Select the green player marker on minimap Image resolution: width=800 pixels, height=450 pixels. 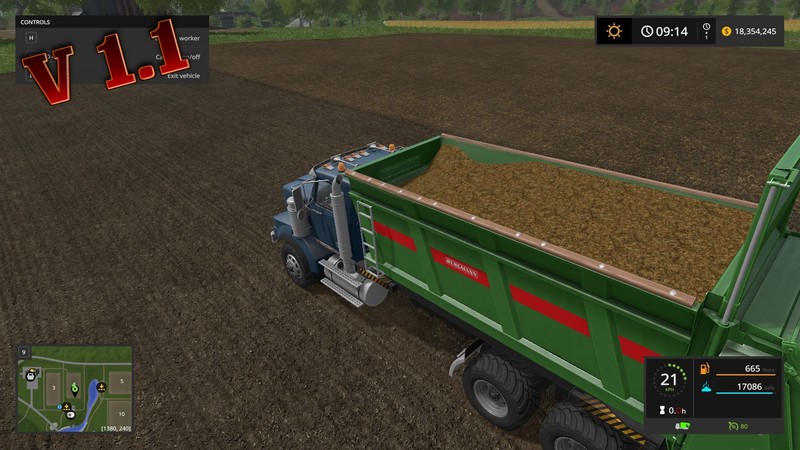73,385
